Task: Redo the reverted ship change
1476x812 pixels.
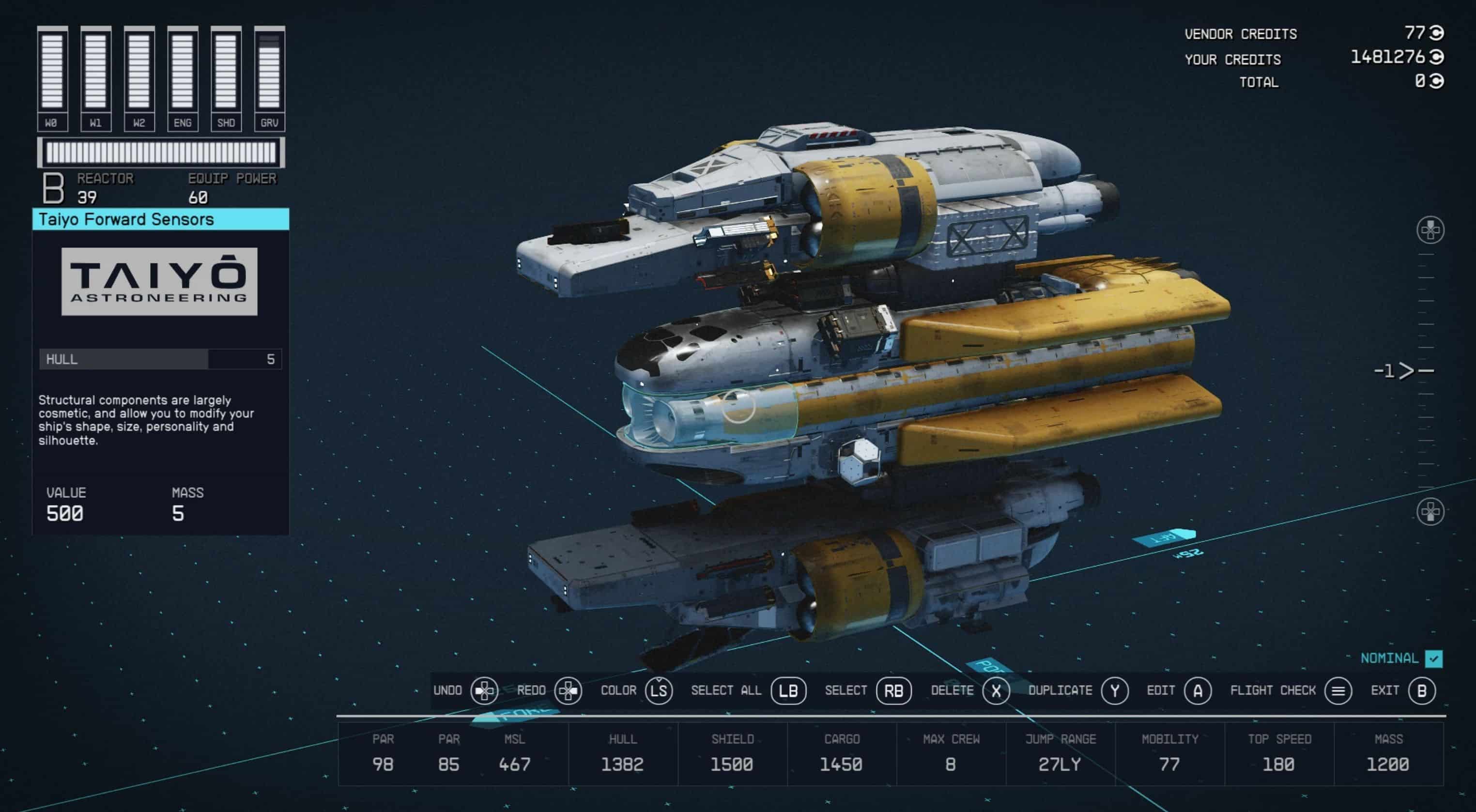Action: pos(567,690)
